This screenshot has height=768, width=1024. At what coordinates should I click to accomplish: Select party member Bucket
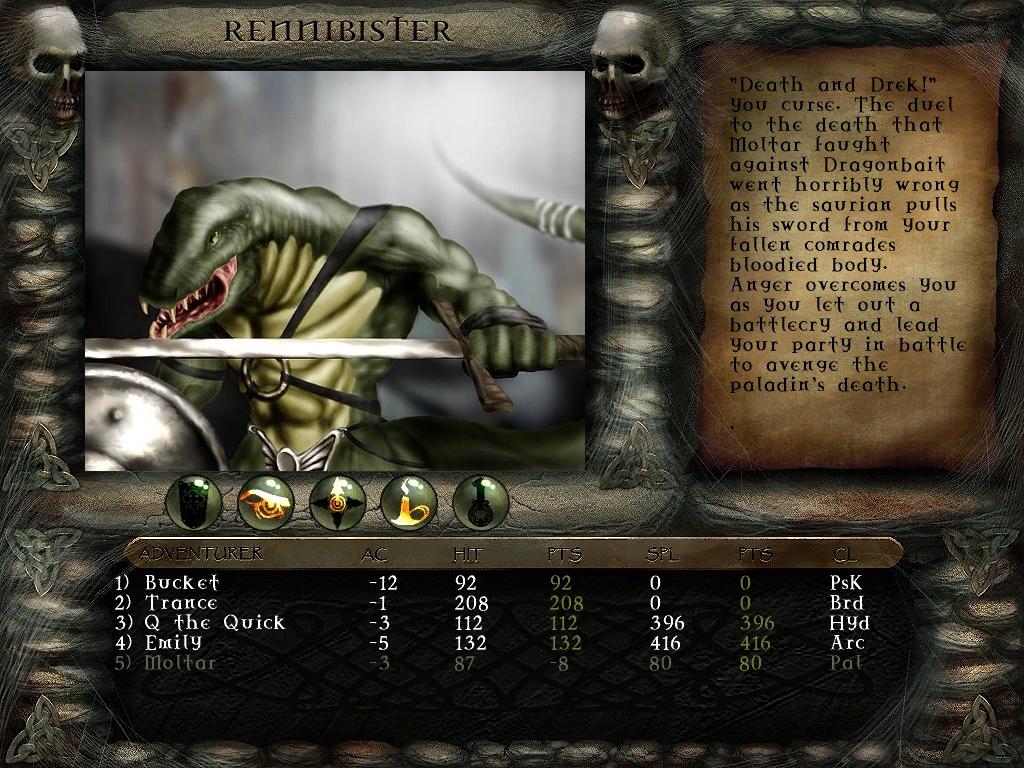[x=182, y=582]
